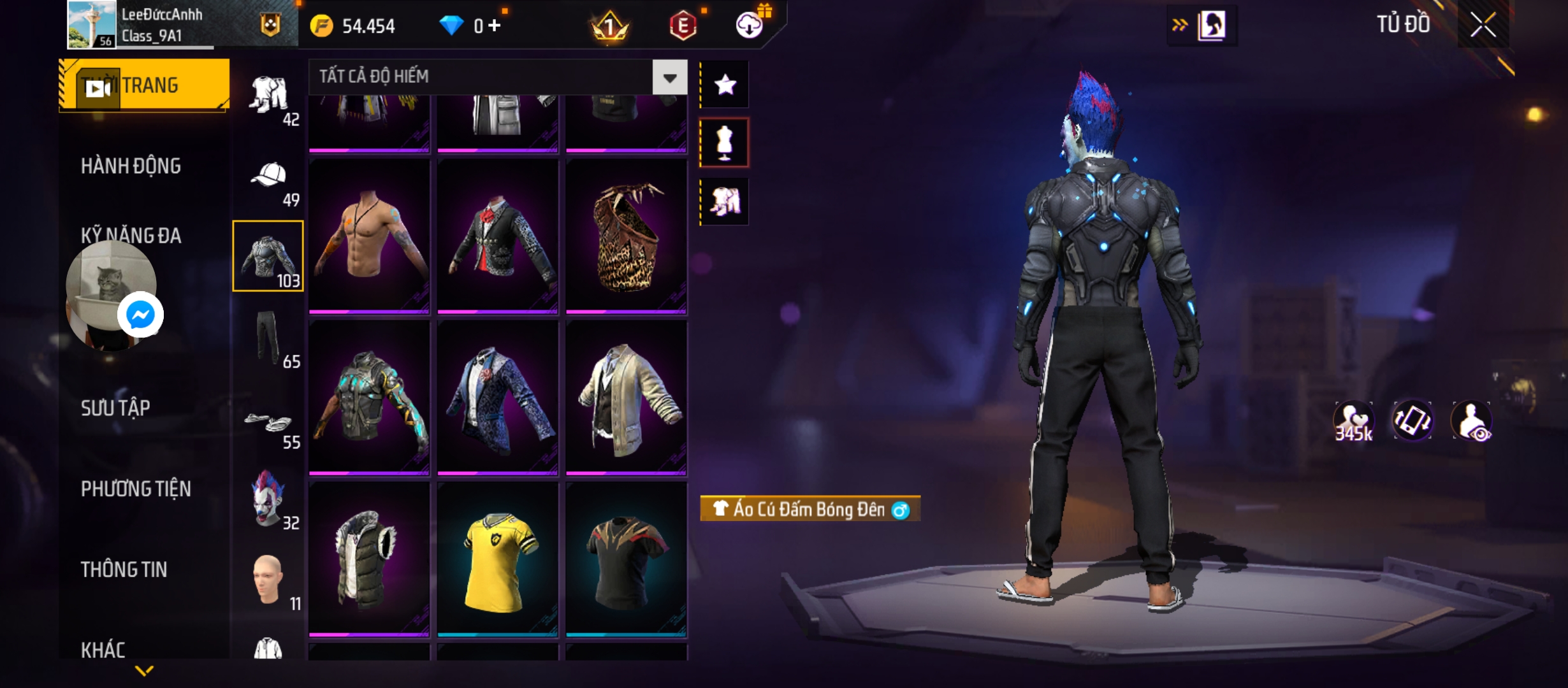Close the wardrobe with the X button
This screenshot has height=688, width=1568.
pos(1483,25)
